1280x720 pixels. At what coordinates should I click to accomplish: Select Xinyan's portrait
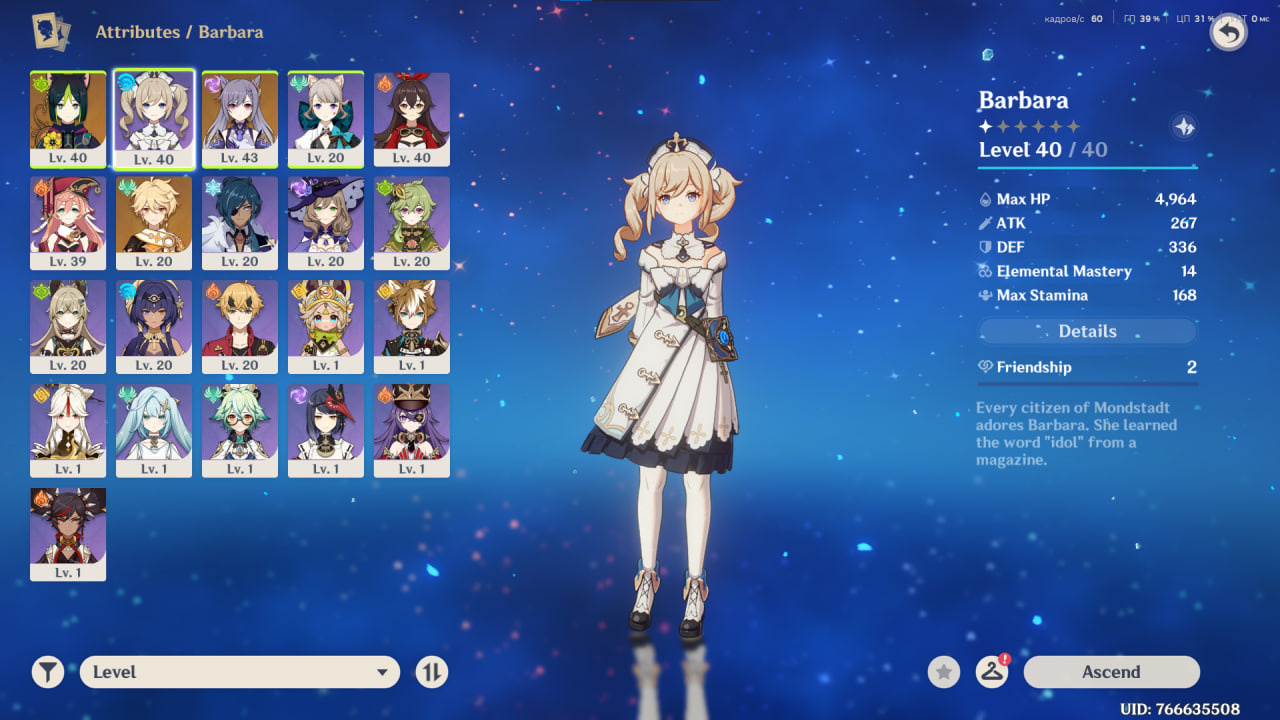(68, 533)
